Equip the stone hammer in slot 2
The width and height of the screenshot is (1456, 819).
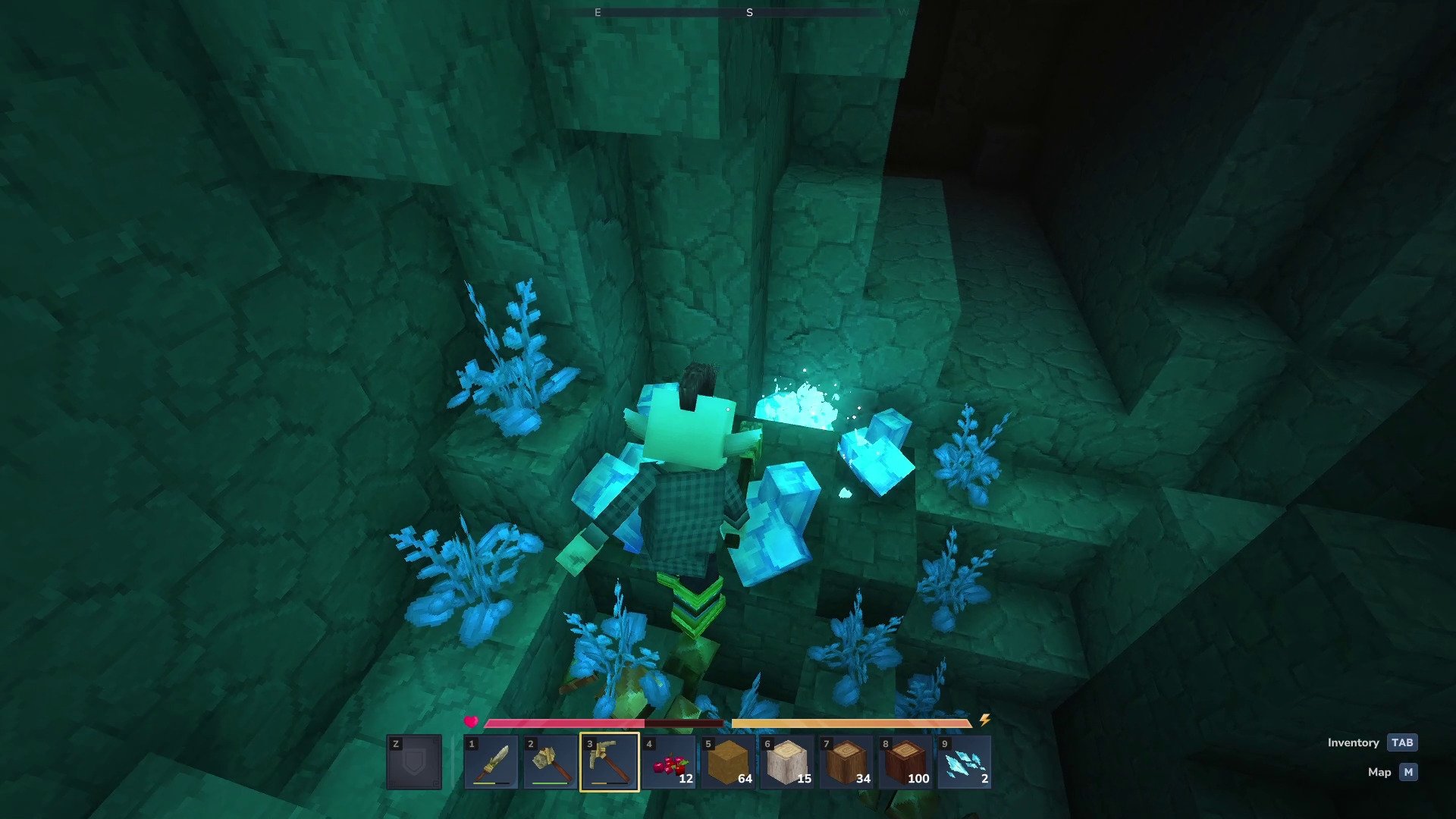pyautogui.click(x=551, y=762)
